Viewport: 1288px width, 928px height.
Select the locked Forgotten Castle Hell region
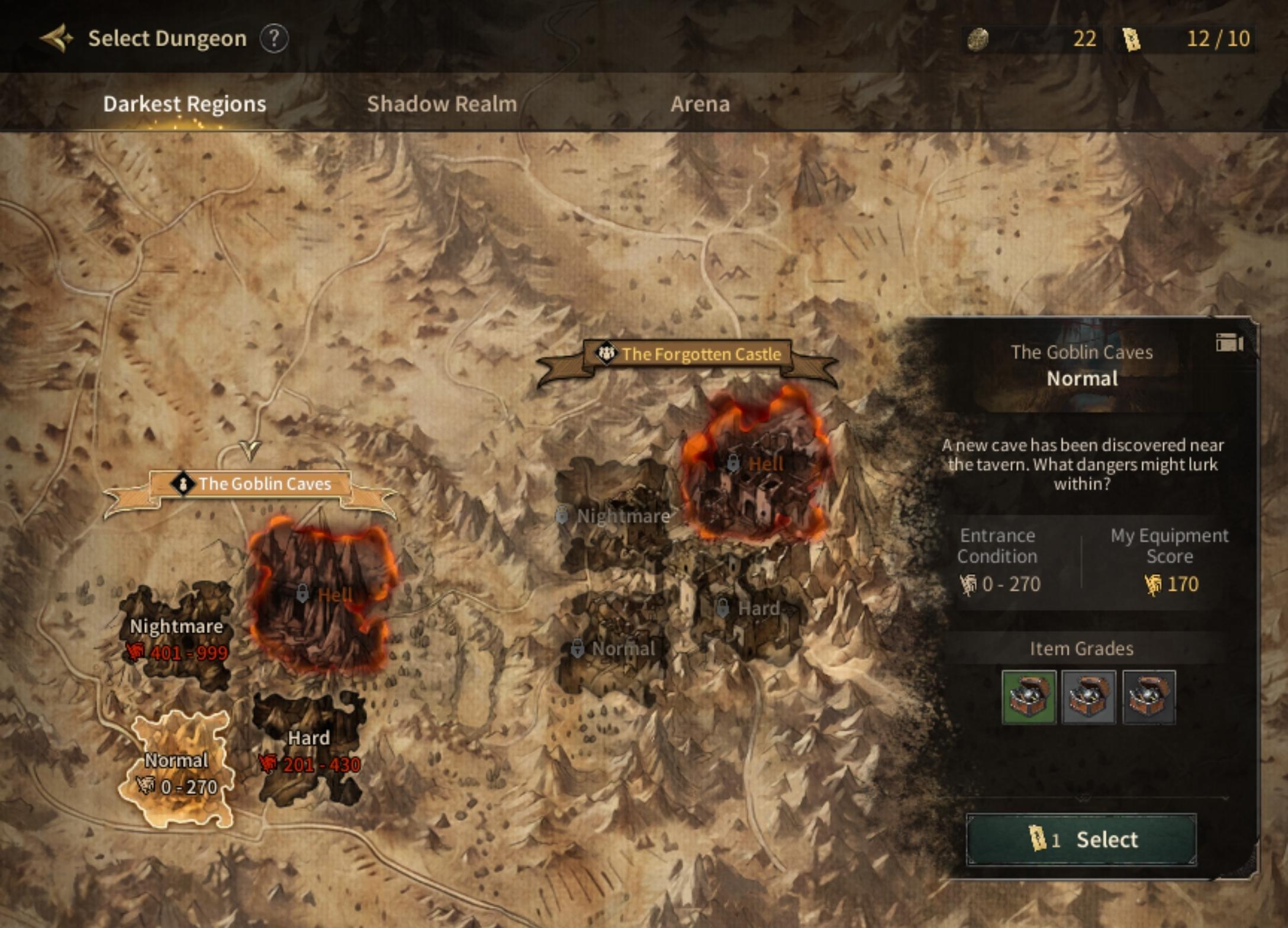(755, 463)
